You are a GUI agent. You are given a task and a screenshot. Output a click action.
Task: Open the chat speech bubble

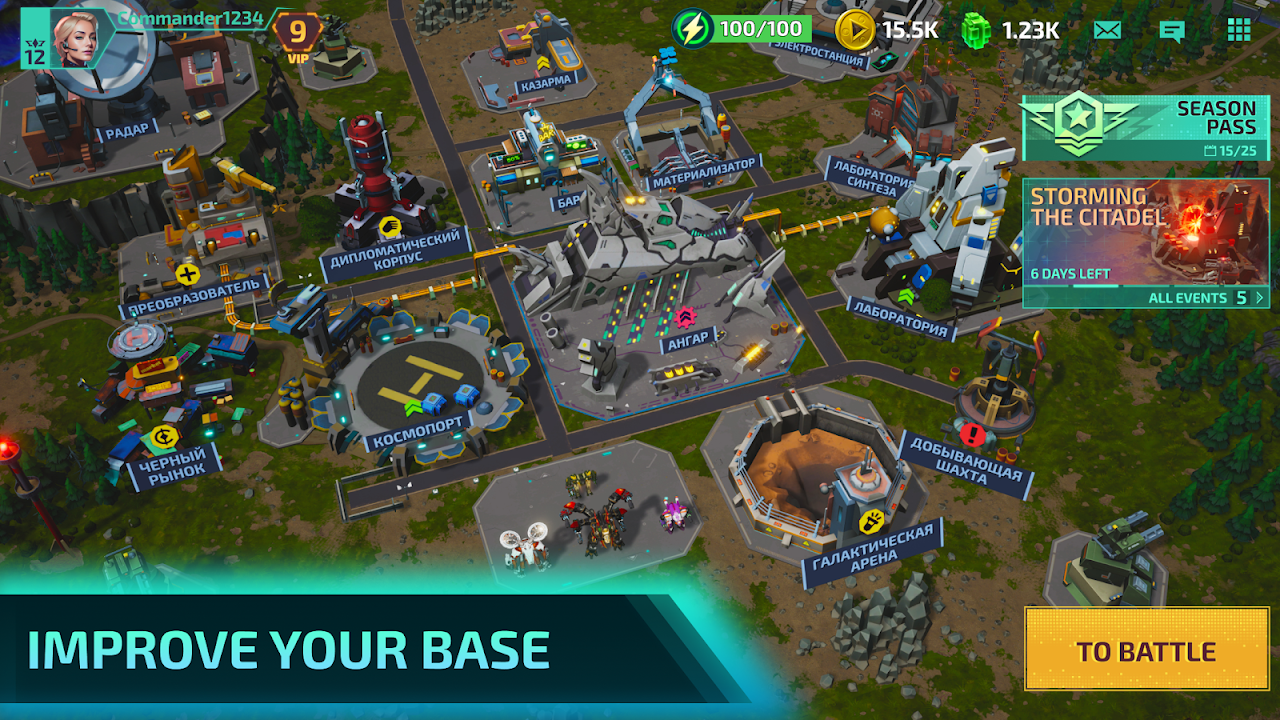click(x=1172, y=30)
